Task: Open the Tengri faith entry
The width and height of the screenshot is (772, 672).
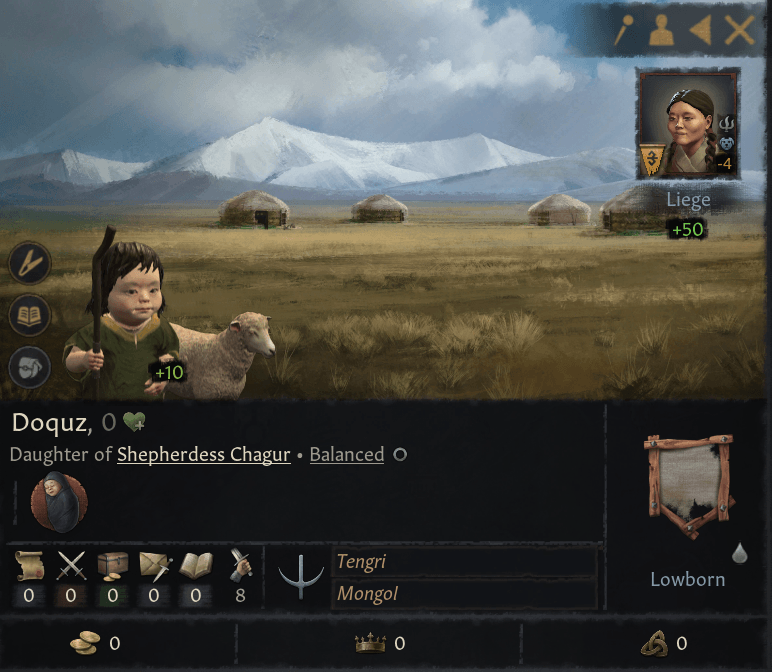Action: tap(463, 563)
